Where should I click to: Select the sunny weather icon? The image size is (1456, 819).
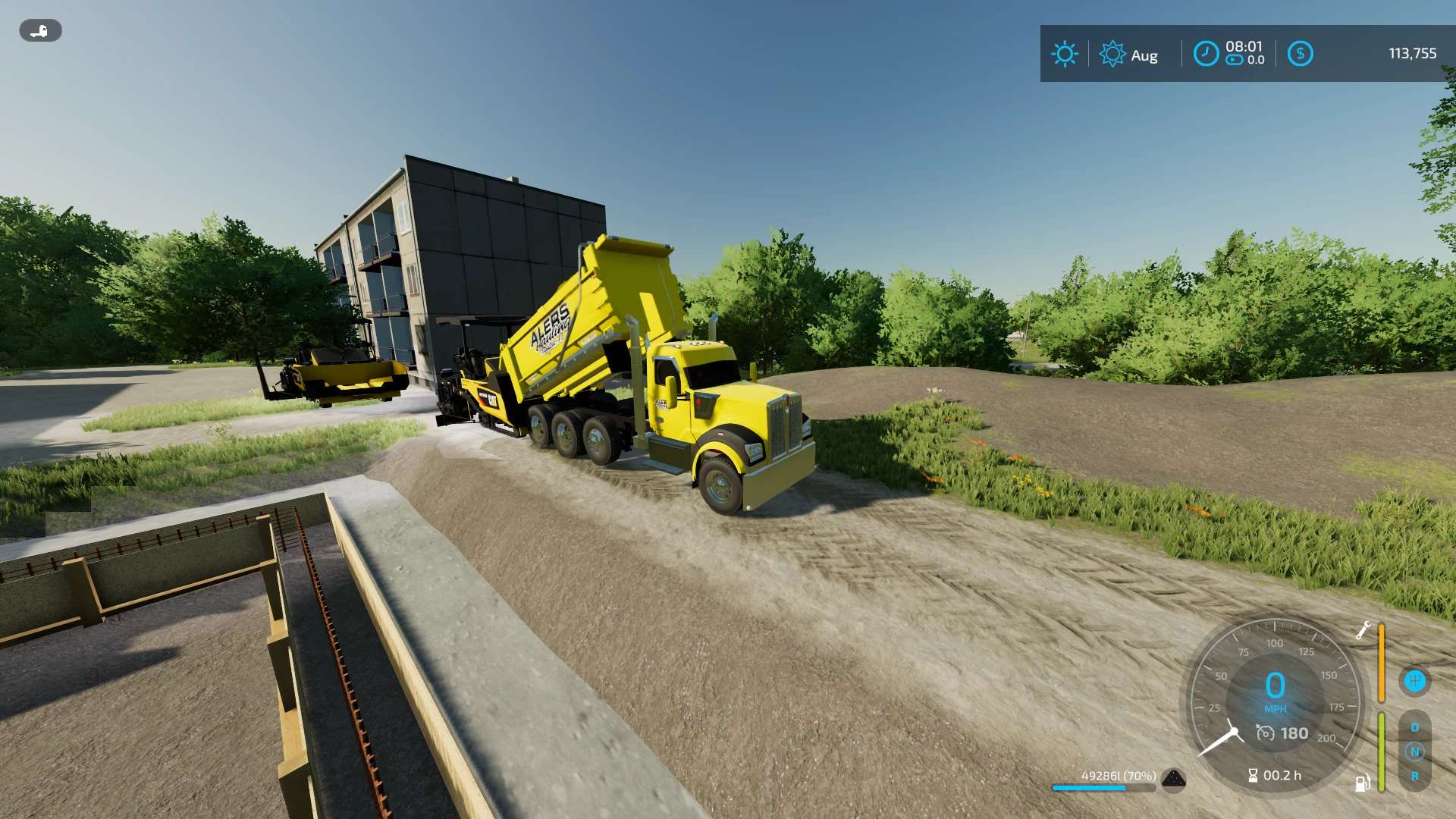coord(1064,54)
